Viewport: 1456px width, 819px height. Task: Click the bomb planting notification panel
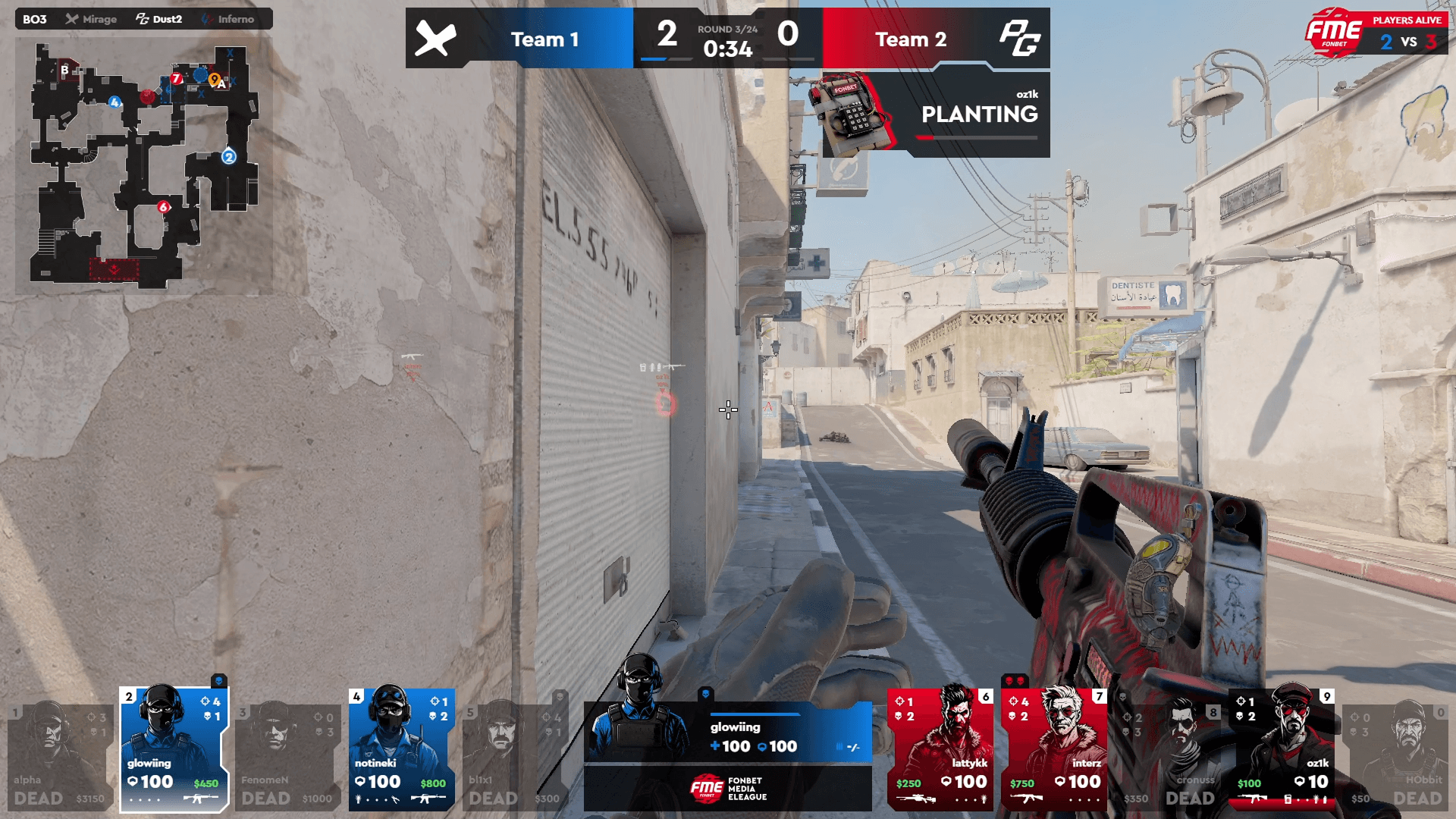(936, 115)
